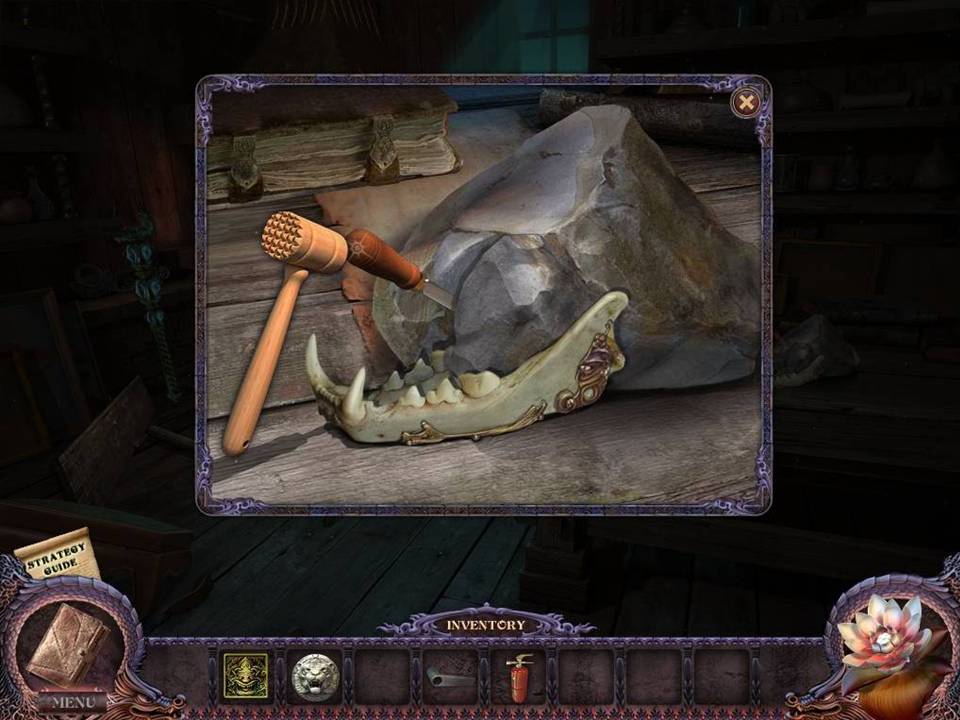Open the Menu
960x720 pixels.
[x=72, y=701]
